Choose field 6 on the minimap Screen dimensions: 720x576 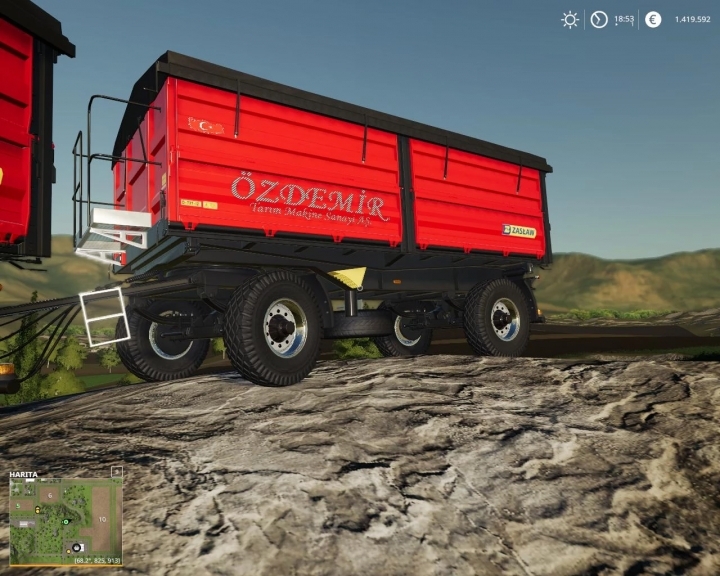point(50,495)
